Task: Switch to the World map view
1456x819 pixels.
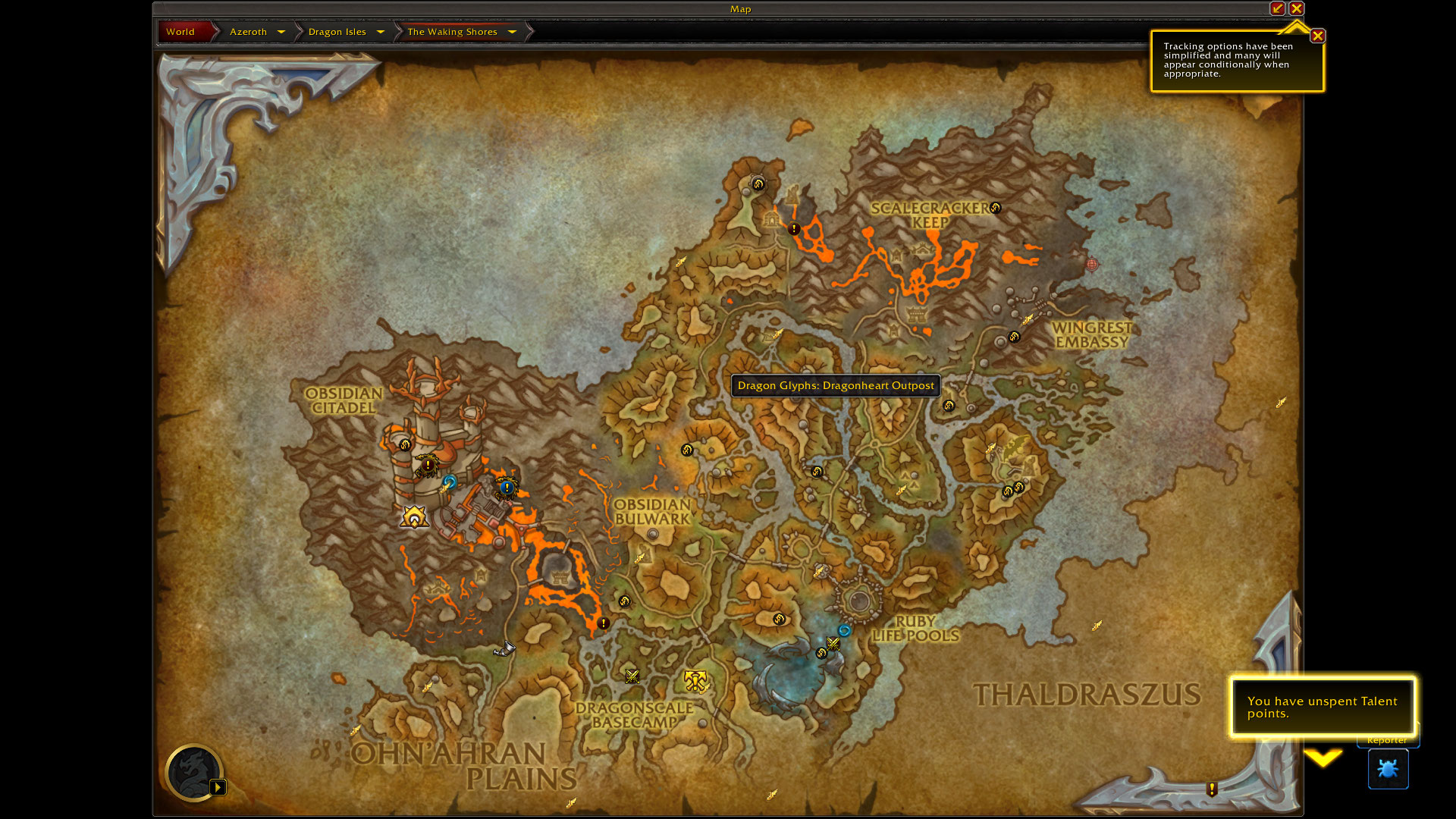Action: (x=180, y=32)
